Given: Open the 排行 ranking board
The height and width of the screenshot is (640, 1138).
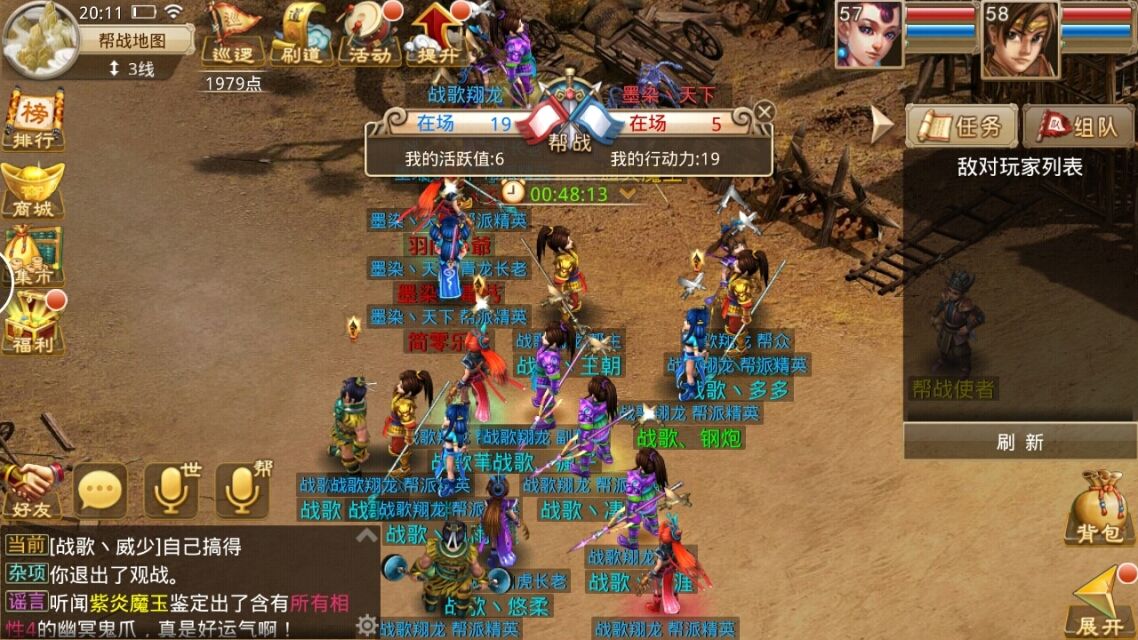Looking at the screenshot, I should coord(33,120).
